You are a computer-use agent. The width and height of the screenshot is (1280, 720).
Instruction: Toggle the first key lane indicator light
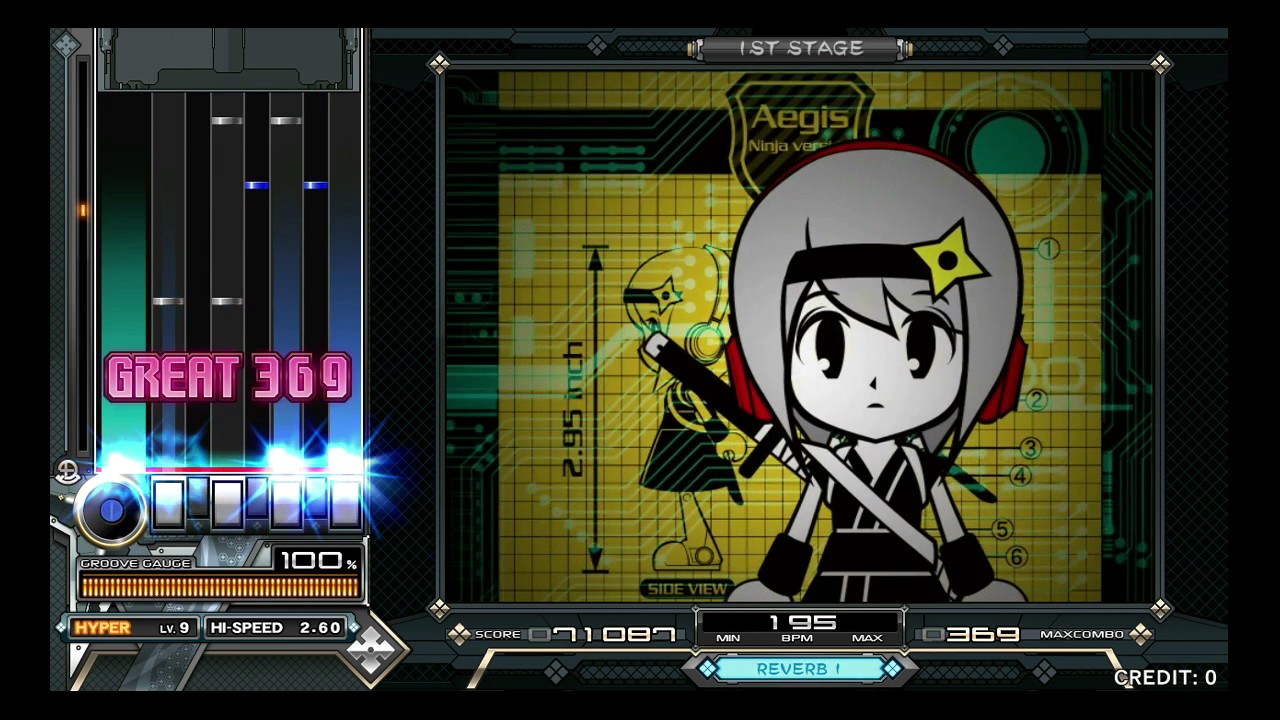tap(168, 505)
